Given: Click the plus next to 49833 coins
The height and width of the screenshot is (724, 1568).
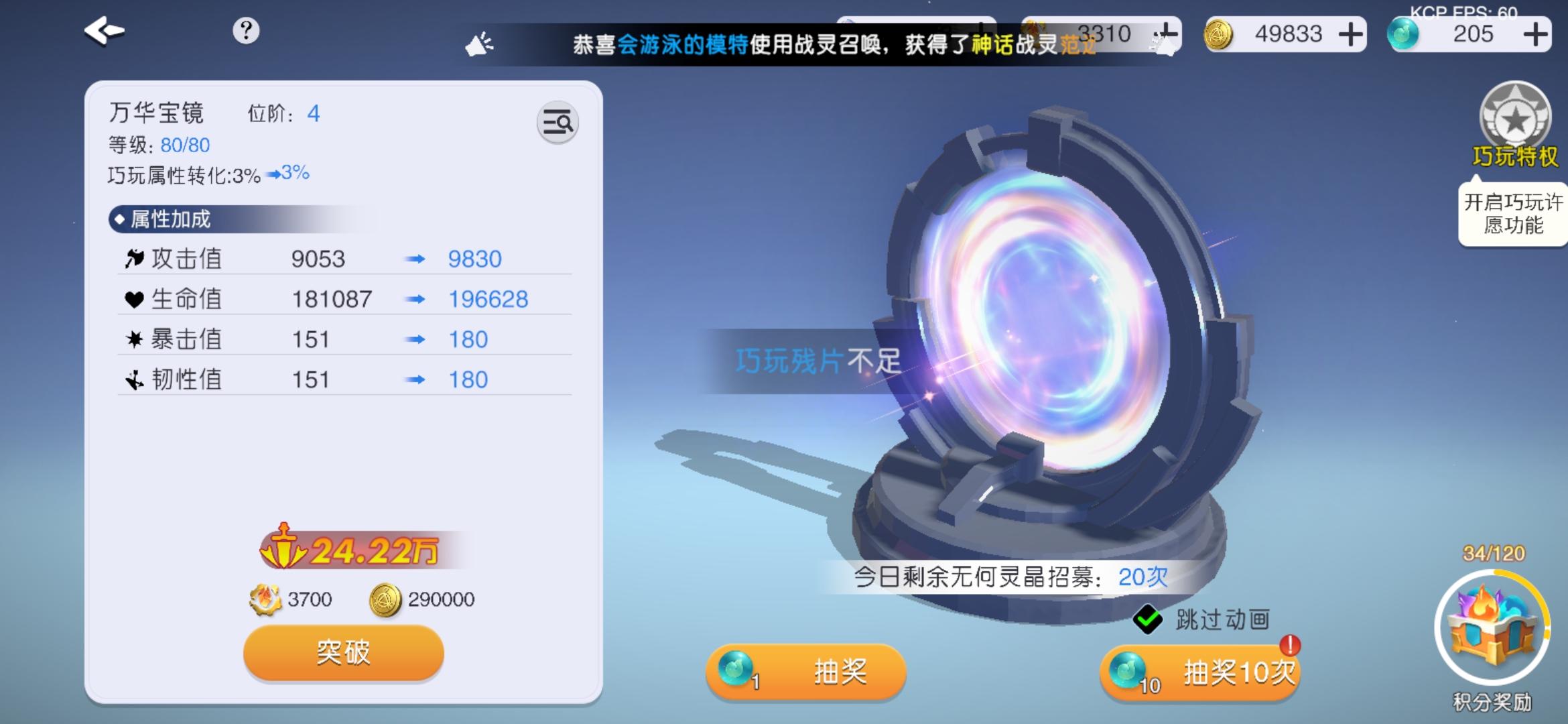Looking at the screenshot, I should point(1350,34).
